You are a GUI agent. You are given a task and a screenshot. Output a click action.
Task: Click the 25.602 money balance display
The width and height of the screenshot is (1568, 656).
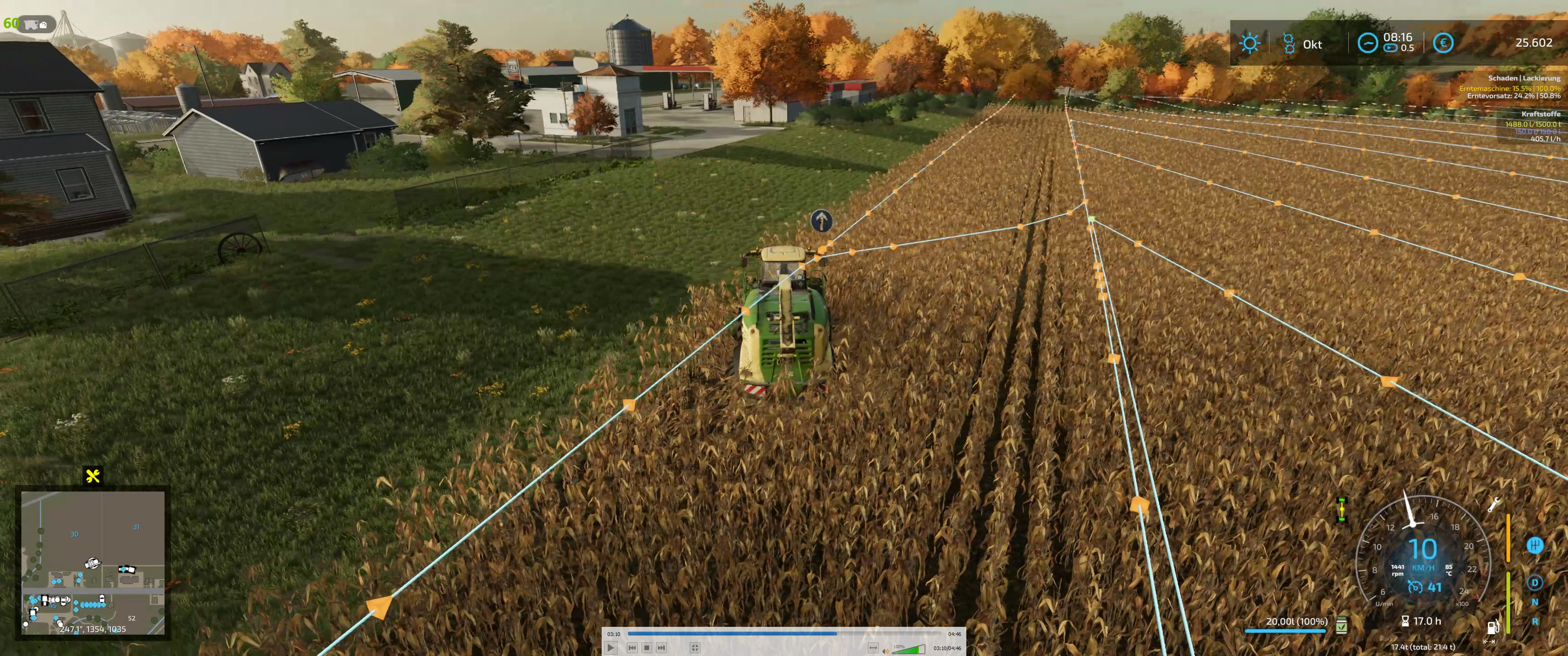(x=1535, y=43)
